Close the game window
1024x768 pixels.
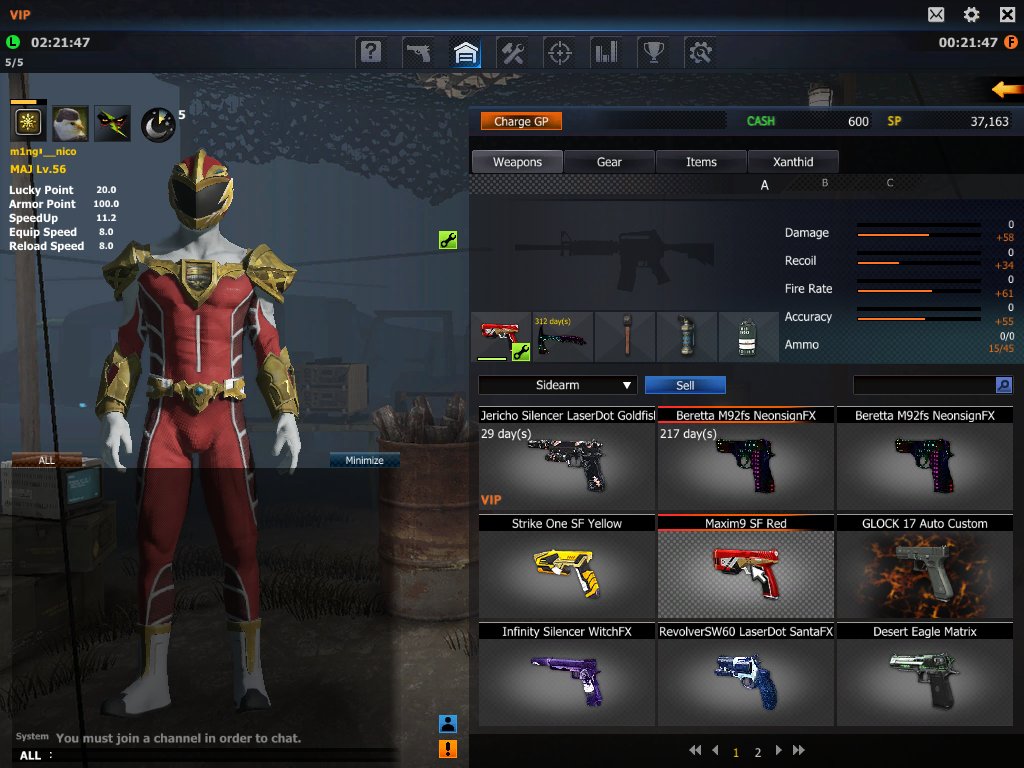click(x=1008, y=14)
